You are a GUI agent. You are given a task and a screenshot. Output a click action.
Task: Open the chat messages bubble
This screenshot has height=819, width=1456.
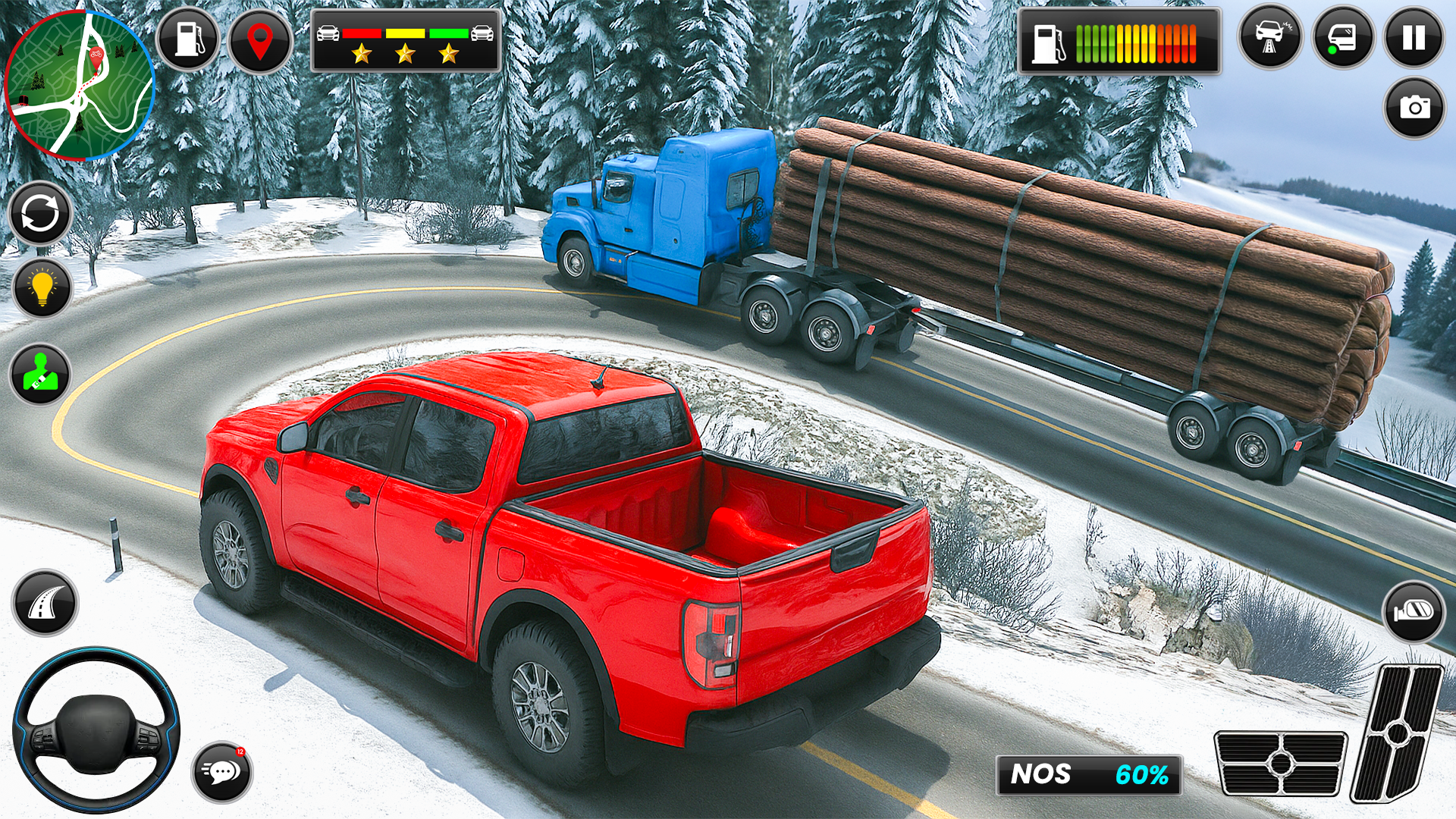(221, 772)
